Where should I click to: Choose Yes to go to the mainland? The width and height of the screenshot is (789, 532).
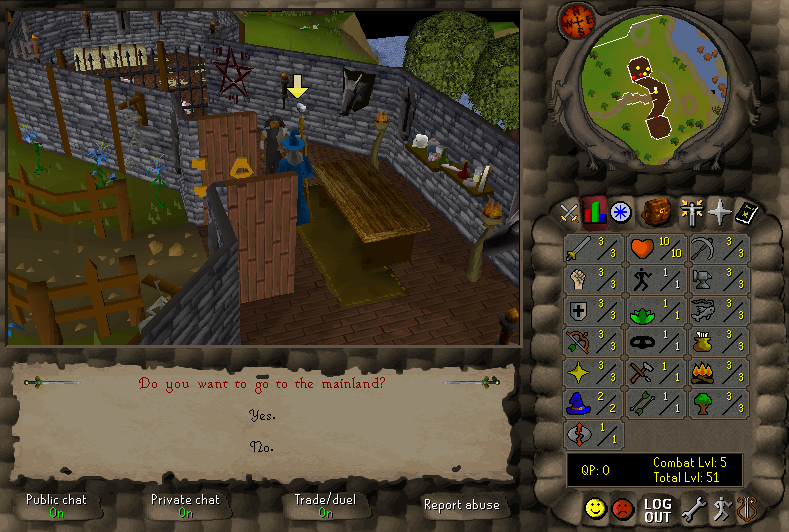click(x=262, y=415)
